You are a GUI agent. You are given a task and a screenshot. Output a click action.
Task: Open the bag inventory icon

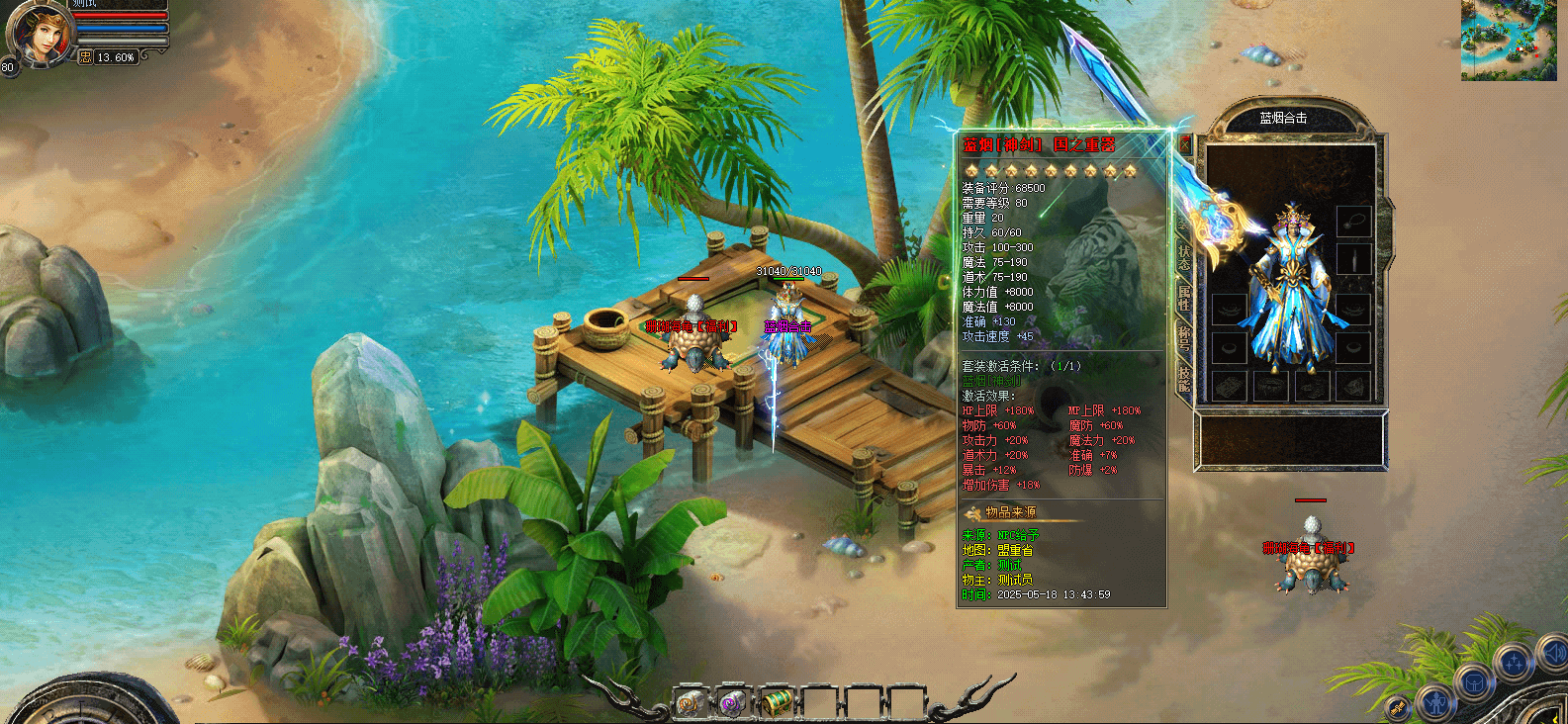click(1474, 683)
